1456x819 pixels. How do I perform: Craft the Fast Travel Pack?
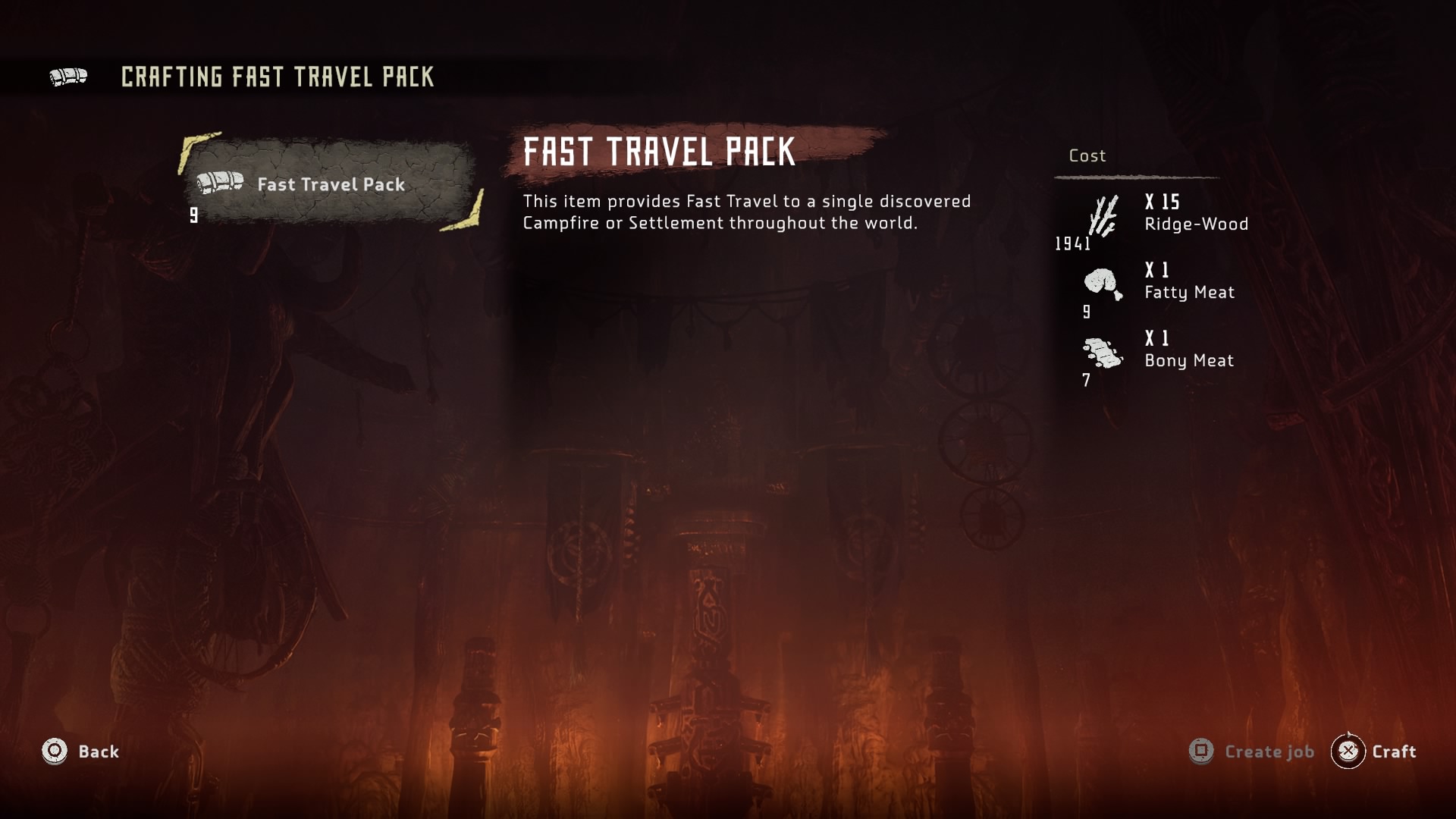[x=1374, y=752]
